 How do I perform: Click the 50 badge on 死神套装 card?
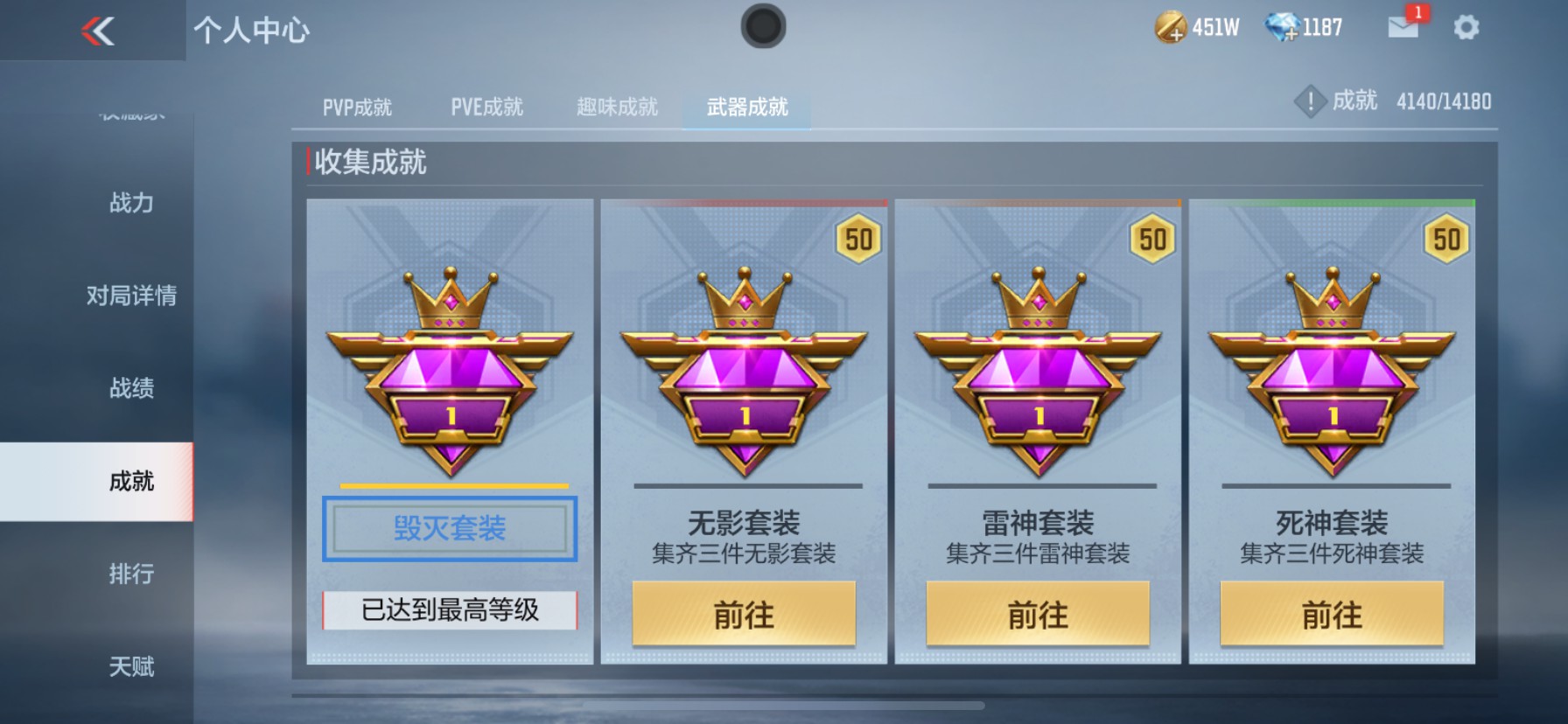click(1446, 236)
